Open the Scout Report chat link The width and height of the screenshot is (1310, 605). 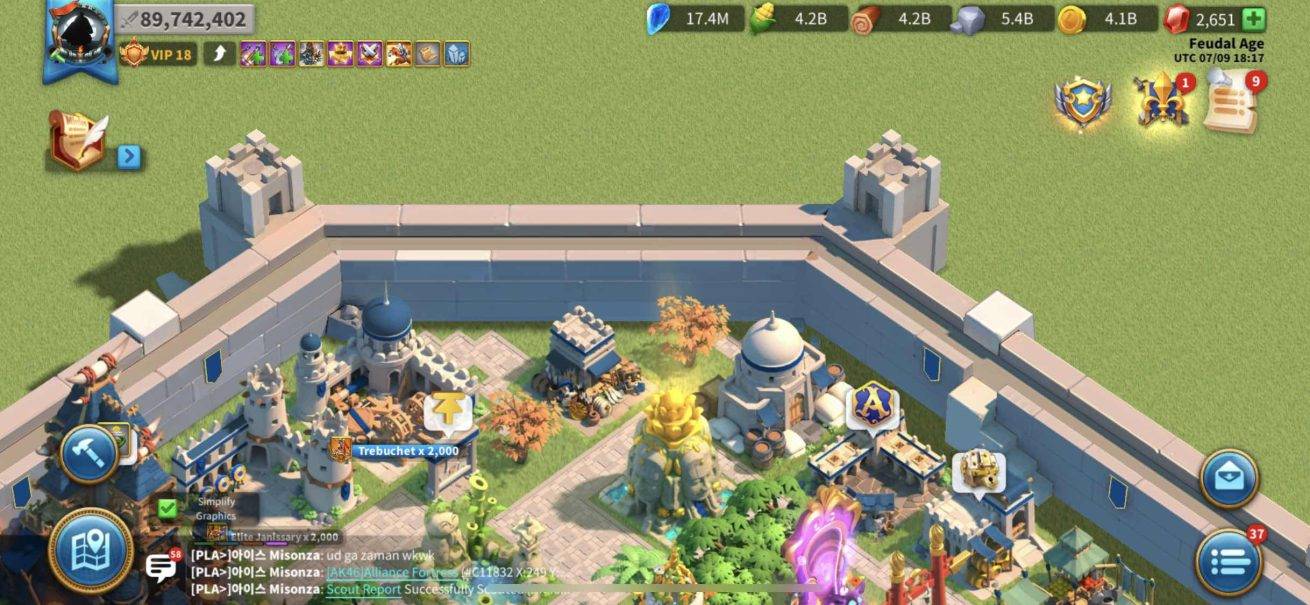(364, 590)
